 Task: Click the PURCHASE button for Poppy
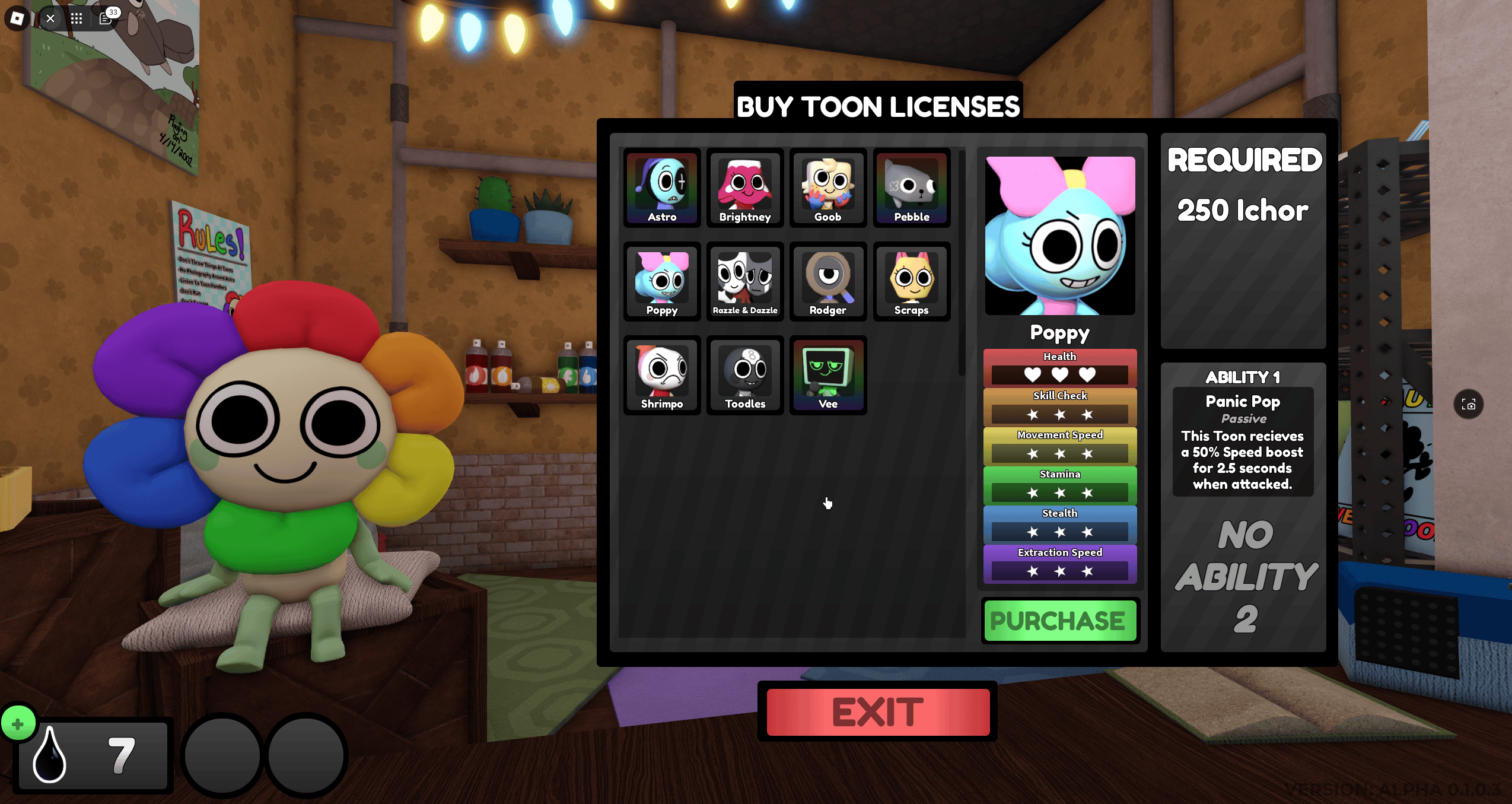[1059, 620]
